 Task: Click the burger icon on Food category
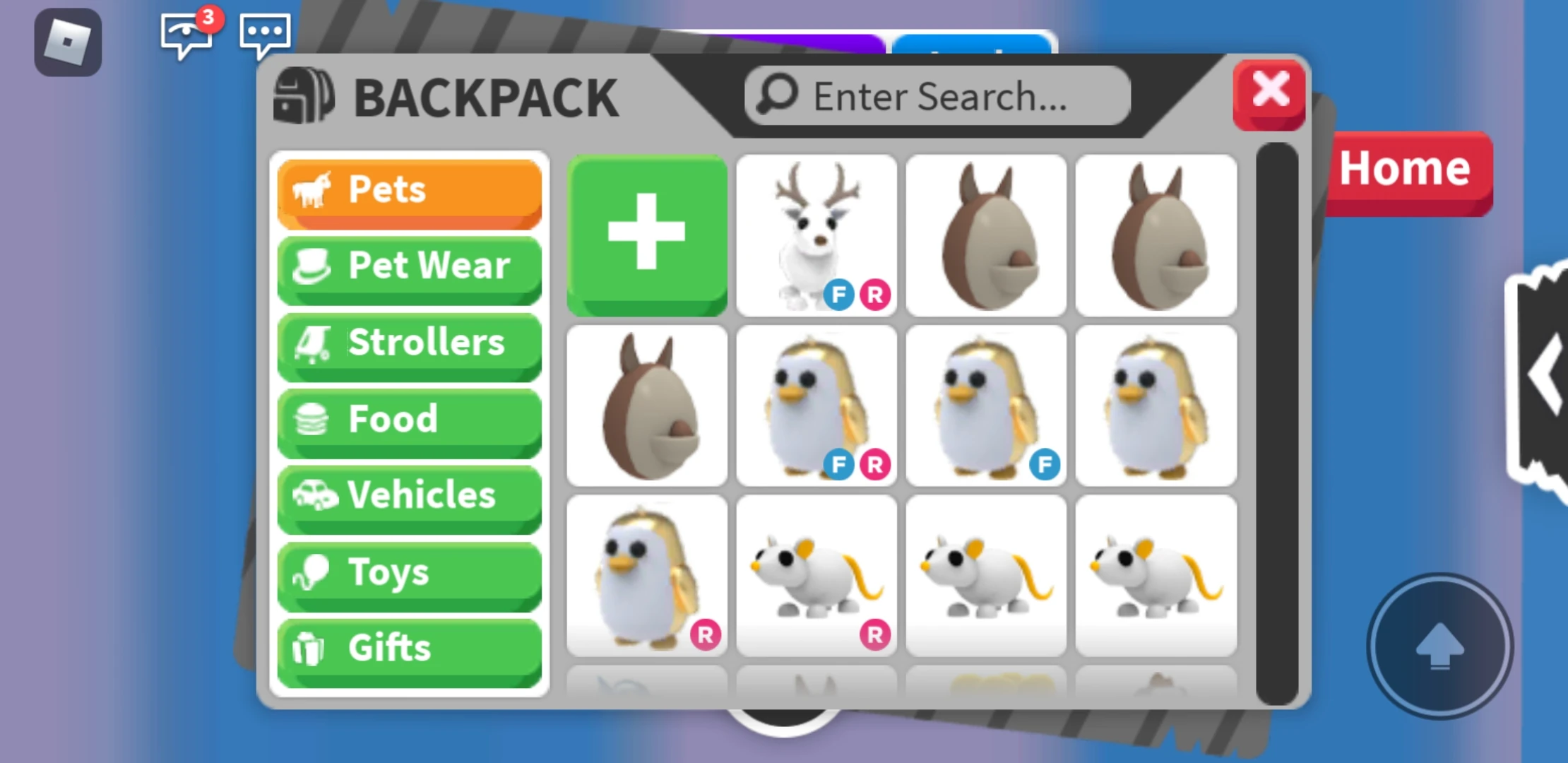coord(311,420)
